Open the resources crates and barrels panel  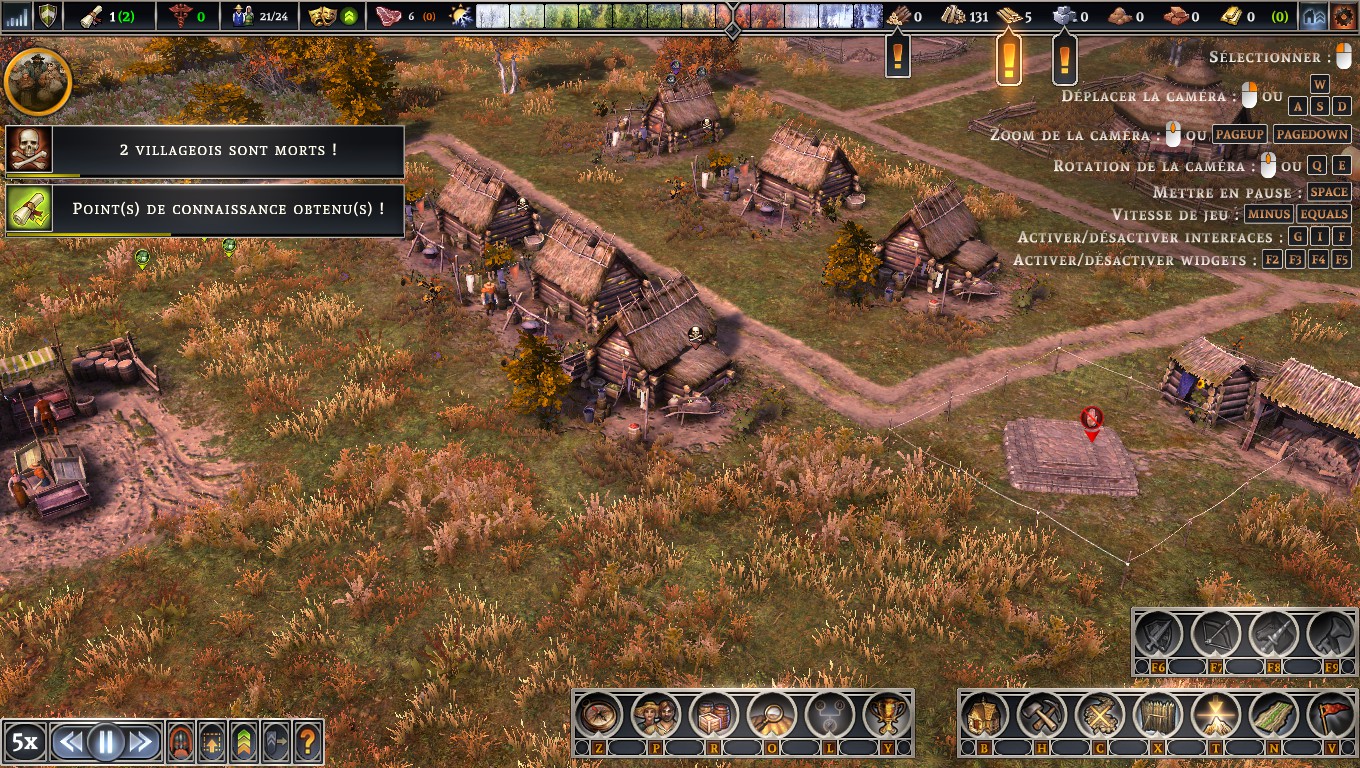713,716
